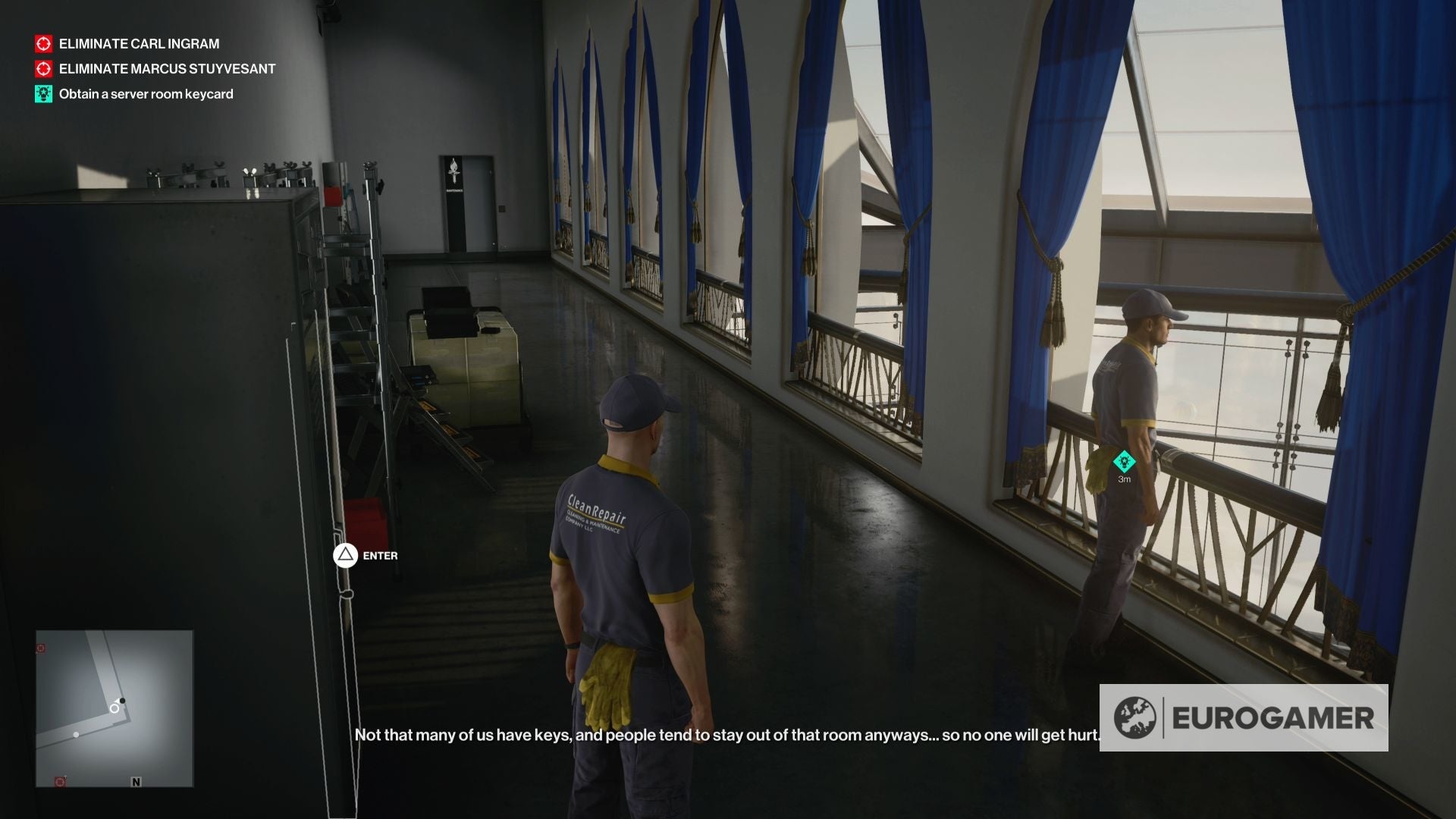This screenshot has width=1456, height=819.
Task: Click the glowing keycard pickup icon near the worker
Action: click(x=1124, y=460)
